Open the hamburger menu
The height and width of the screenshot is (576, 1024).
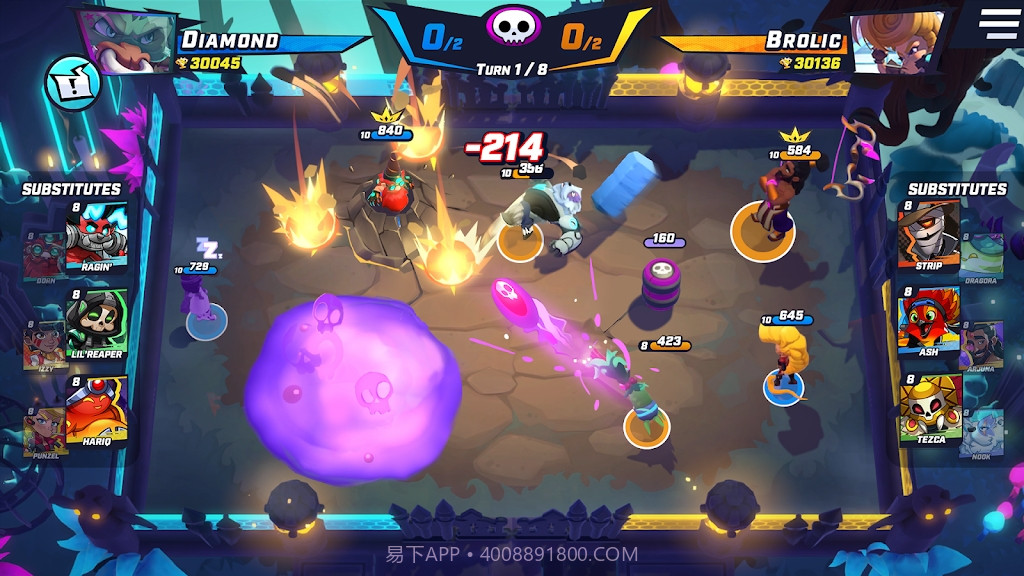click(998, 24)
